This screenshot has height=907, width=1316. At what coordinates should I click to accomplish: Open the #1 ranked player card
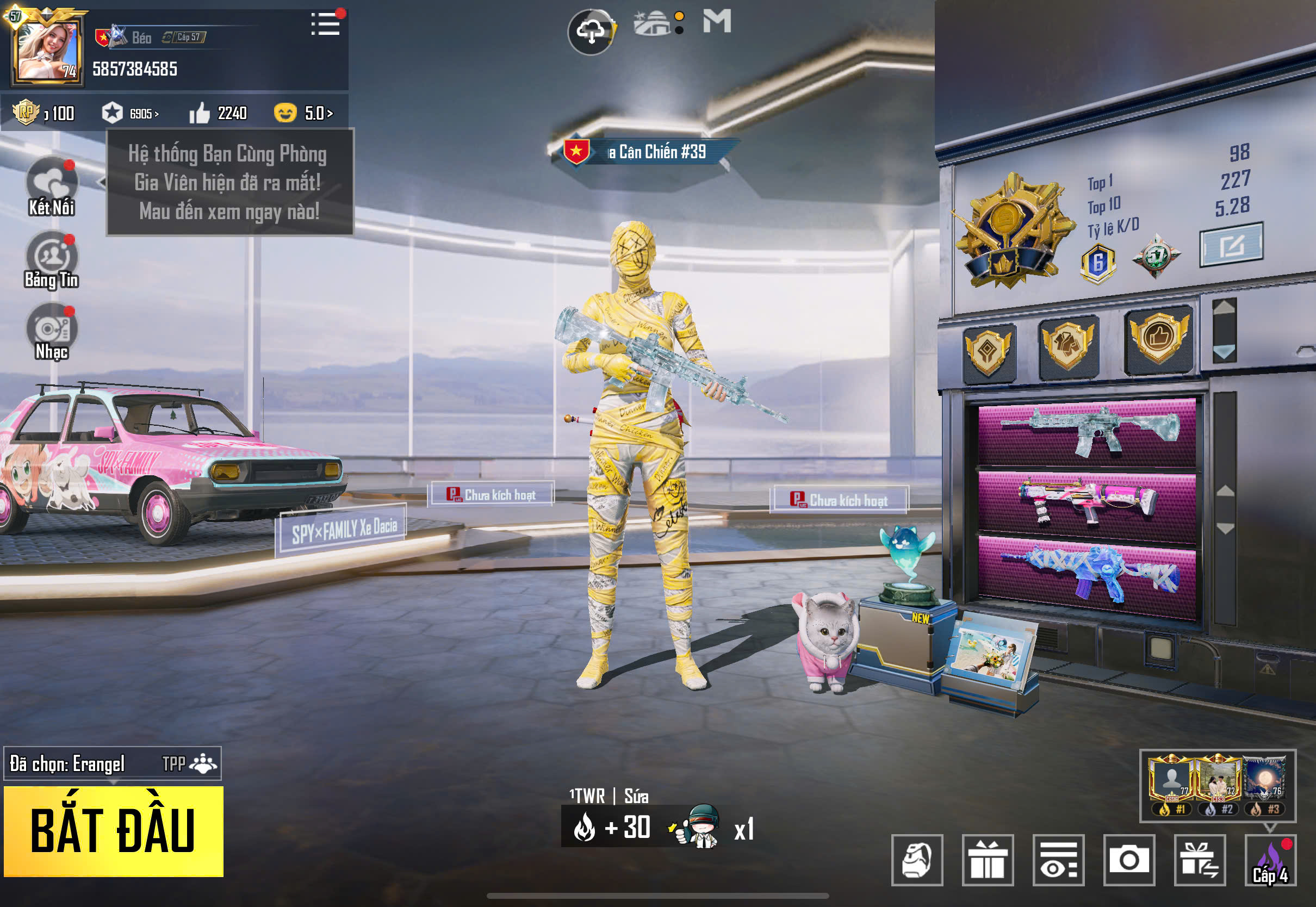coord(1171,784)
